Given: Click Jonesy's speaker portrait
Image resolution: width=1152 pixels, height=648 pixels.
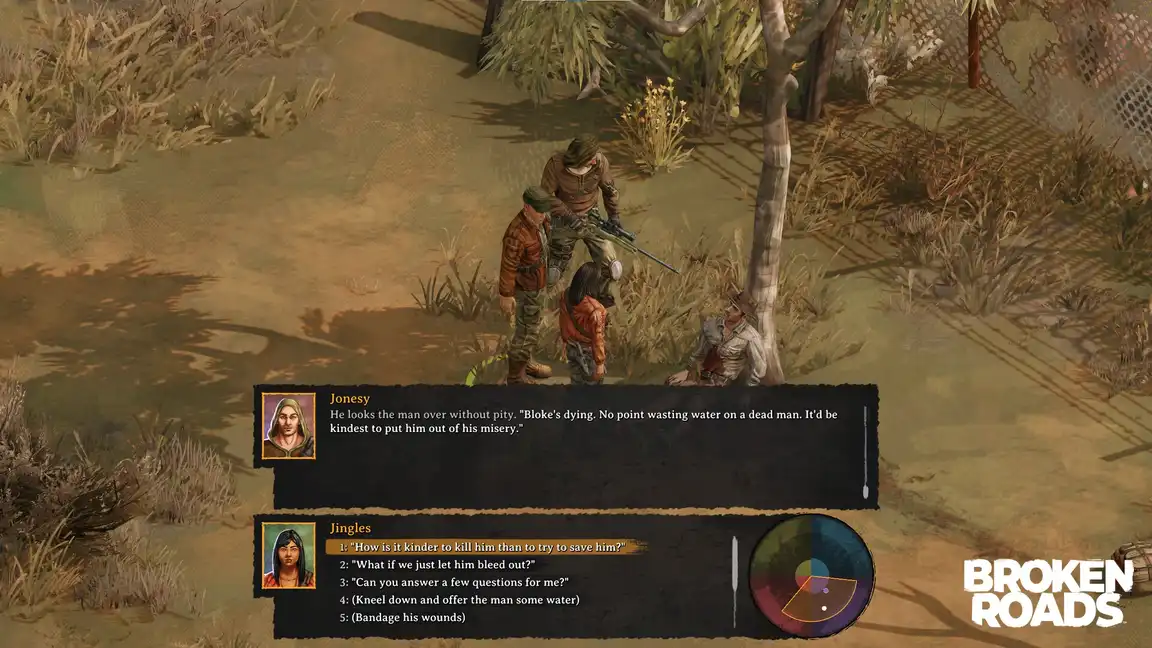Looking at the screenshot, I should (289, 425).
